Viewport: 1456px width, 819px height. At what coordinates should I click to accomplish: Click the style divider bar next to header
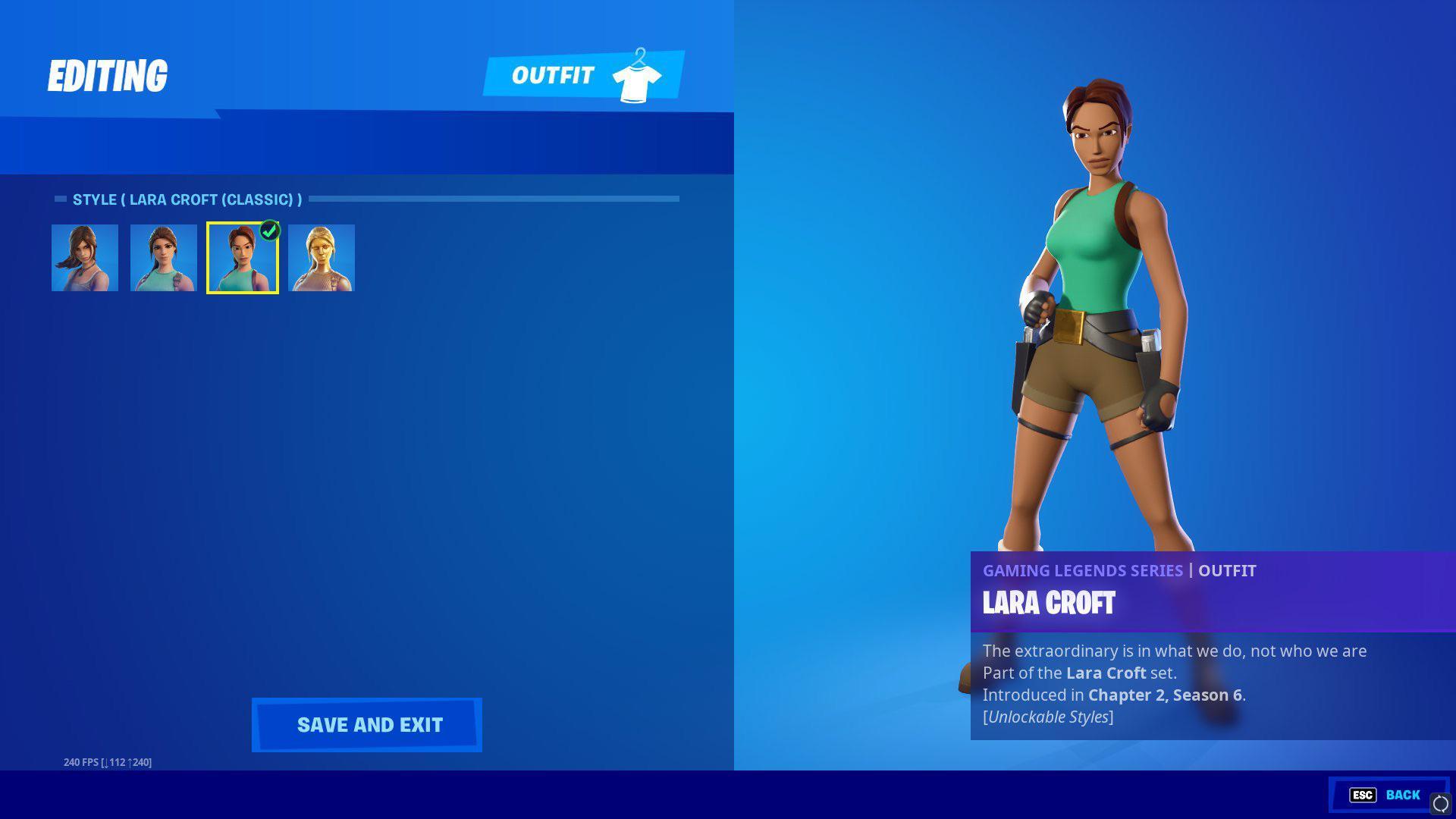point(493,198)
